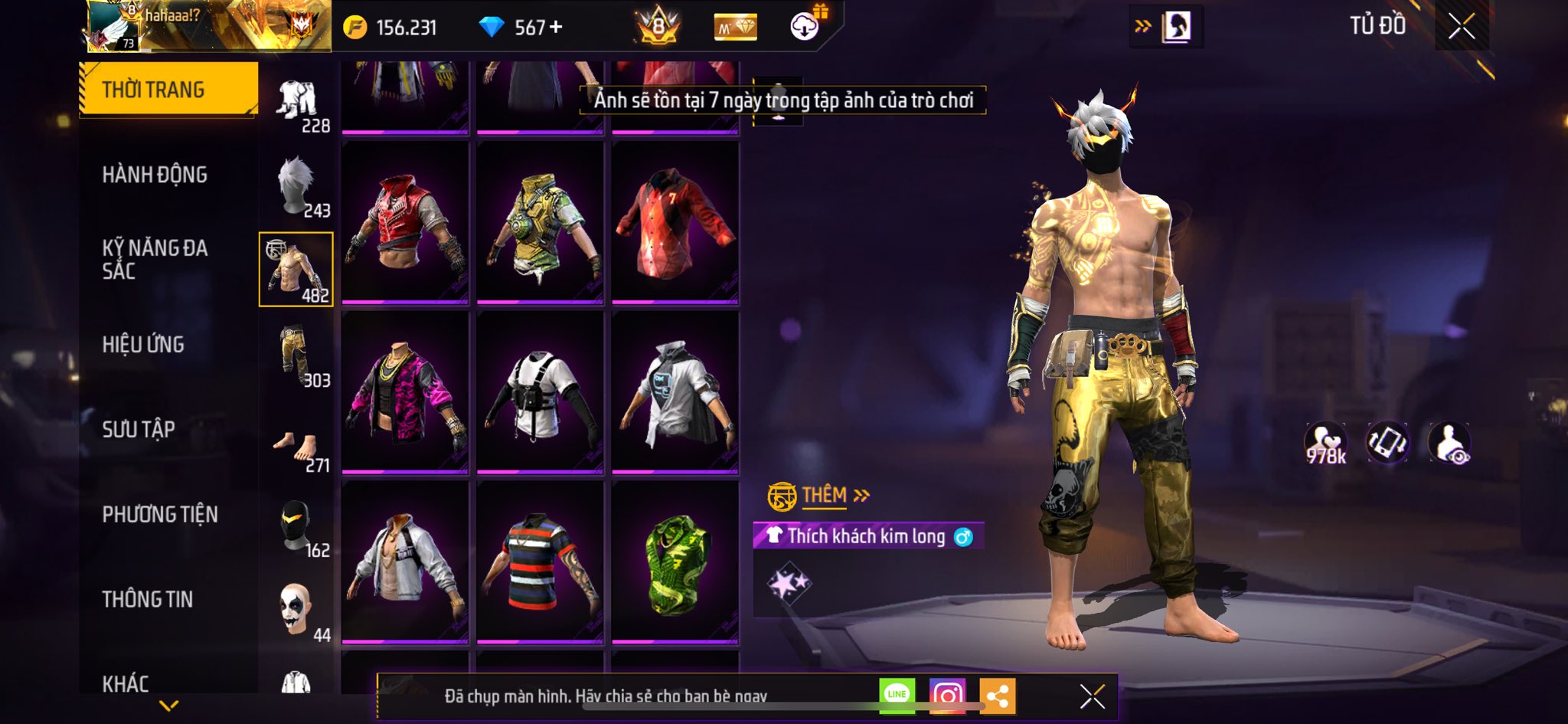This screenshot has width=1568, height=724.
Task: Switch to Kỹ Năng Đa Sắc tab
Action: pyautogui.click(x=155, y=259)
